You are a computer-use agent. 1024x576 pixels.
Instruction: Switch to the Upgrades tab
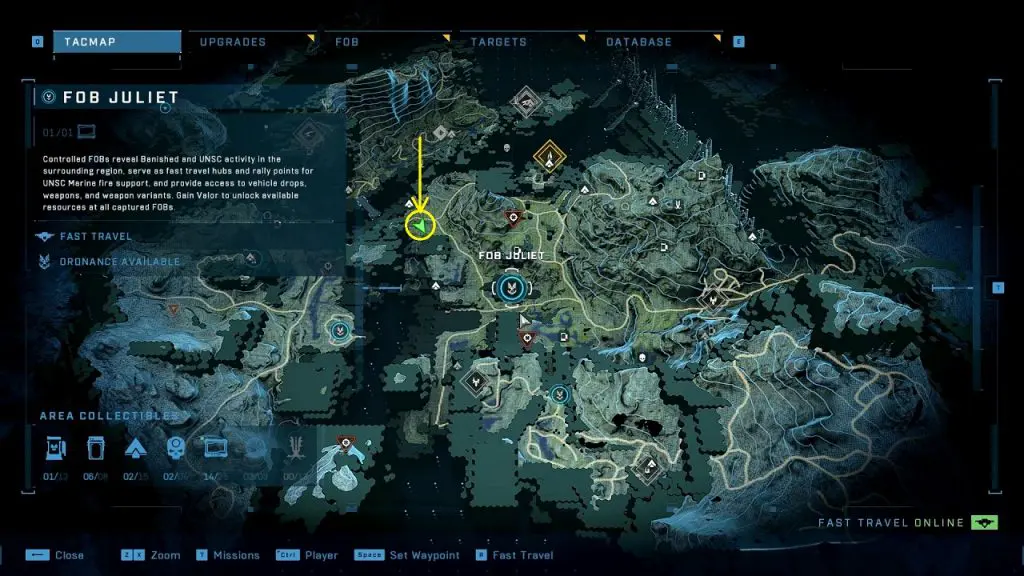click(x=233, y=42)
